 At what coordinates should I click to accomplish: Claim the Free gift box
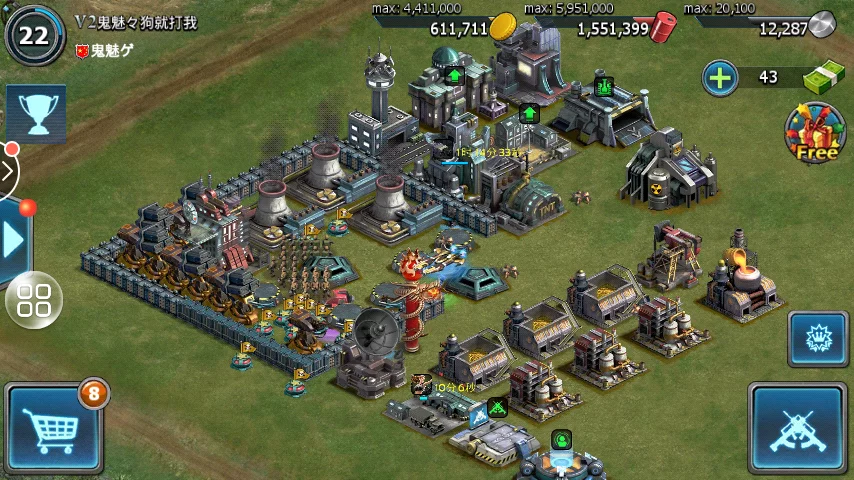tap(815, 133)
